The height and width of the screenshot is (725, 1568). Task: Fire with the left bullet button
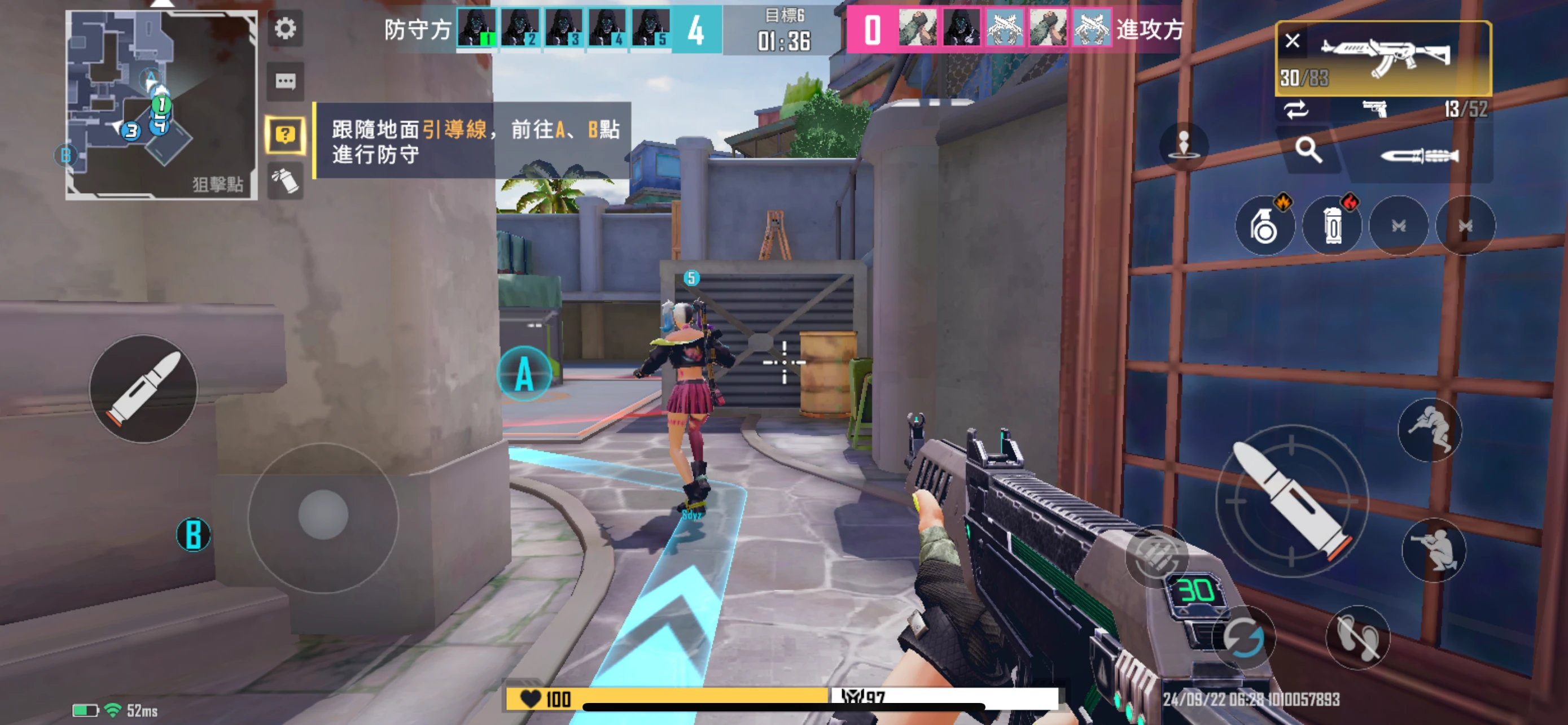tap(144, 388)
